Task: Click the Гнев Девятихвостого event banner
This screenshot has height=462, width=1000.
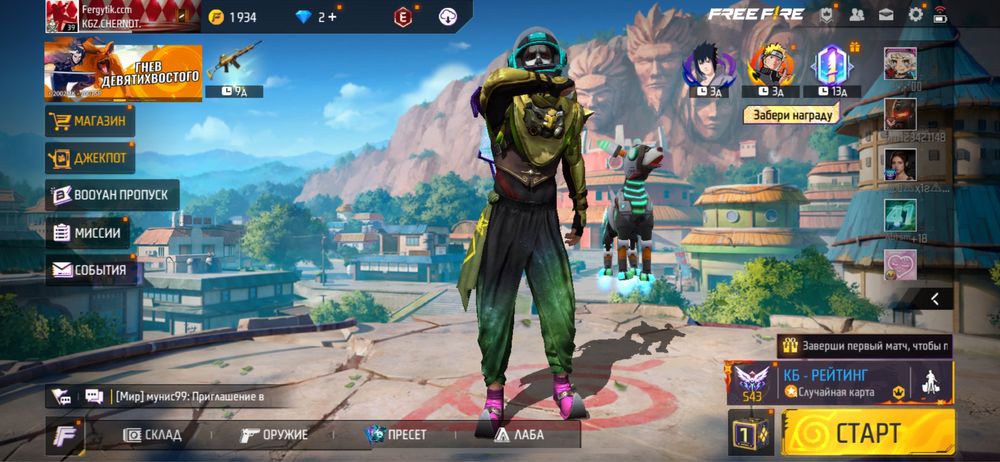Action: (123, 72)
